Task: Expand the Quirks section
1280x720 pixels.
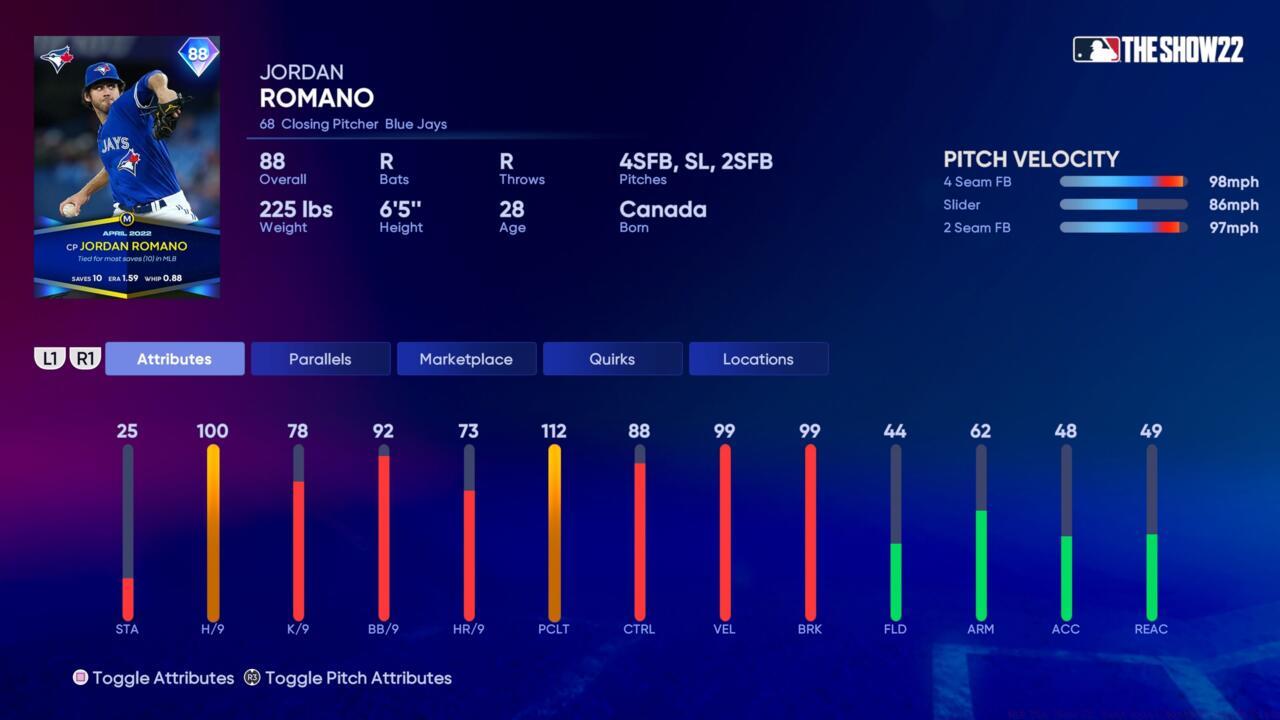Action: 612,358
